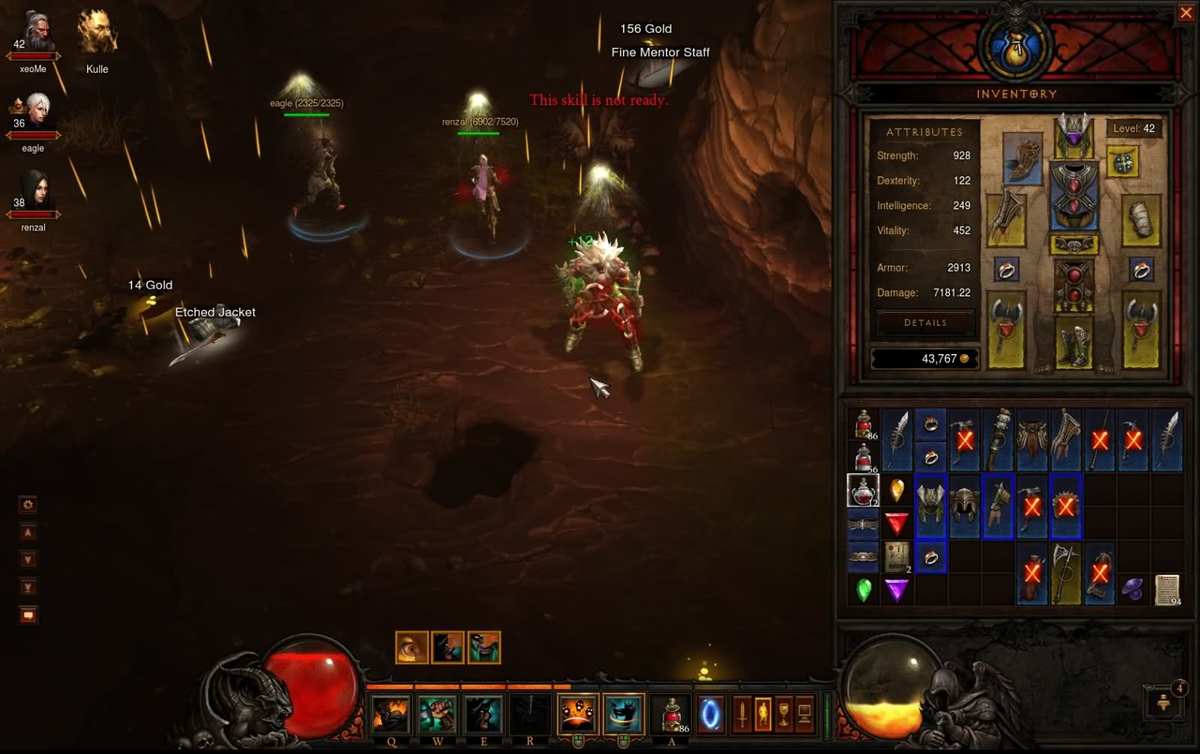This screenshot has height=754, width=1200.
Task: Pick the scroll stack in the inventory
Action: point(1165,587)
